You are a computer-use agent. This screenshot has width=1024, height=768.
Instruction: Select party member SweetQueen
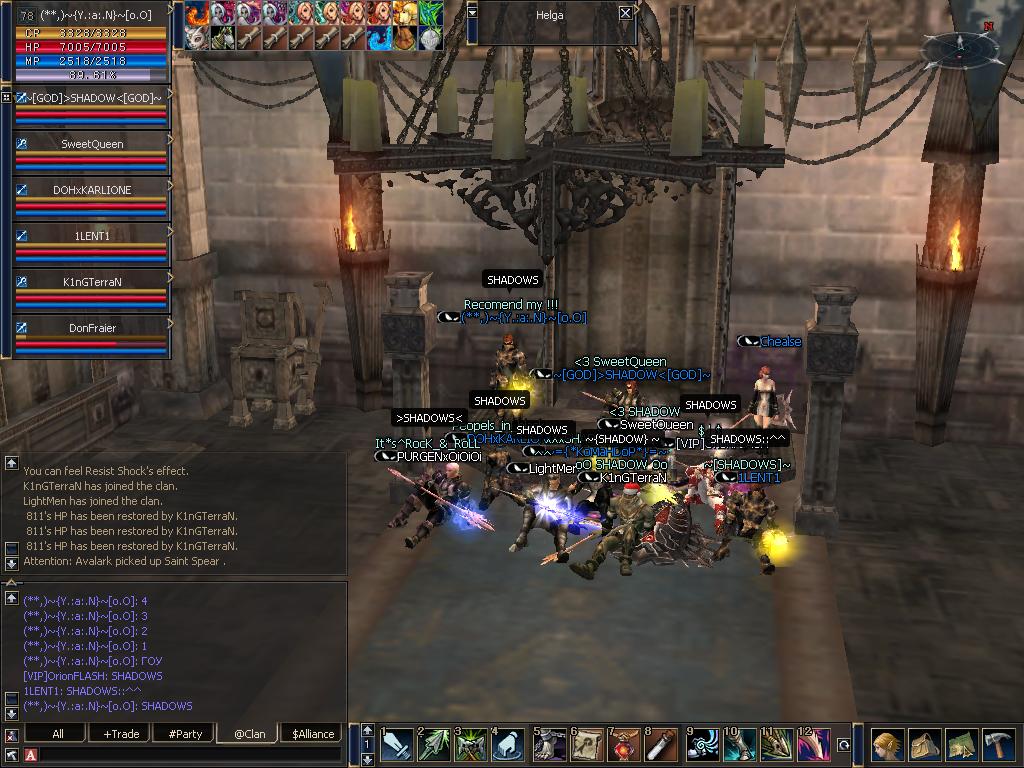click(92, 144)
